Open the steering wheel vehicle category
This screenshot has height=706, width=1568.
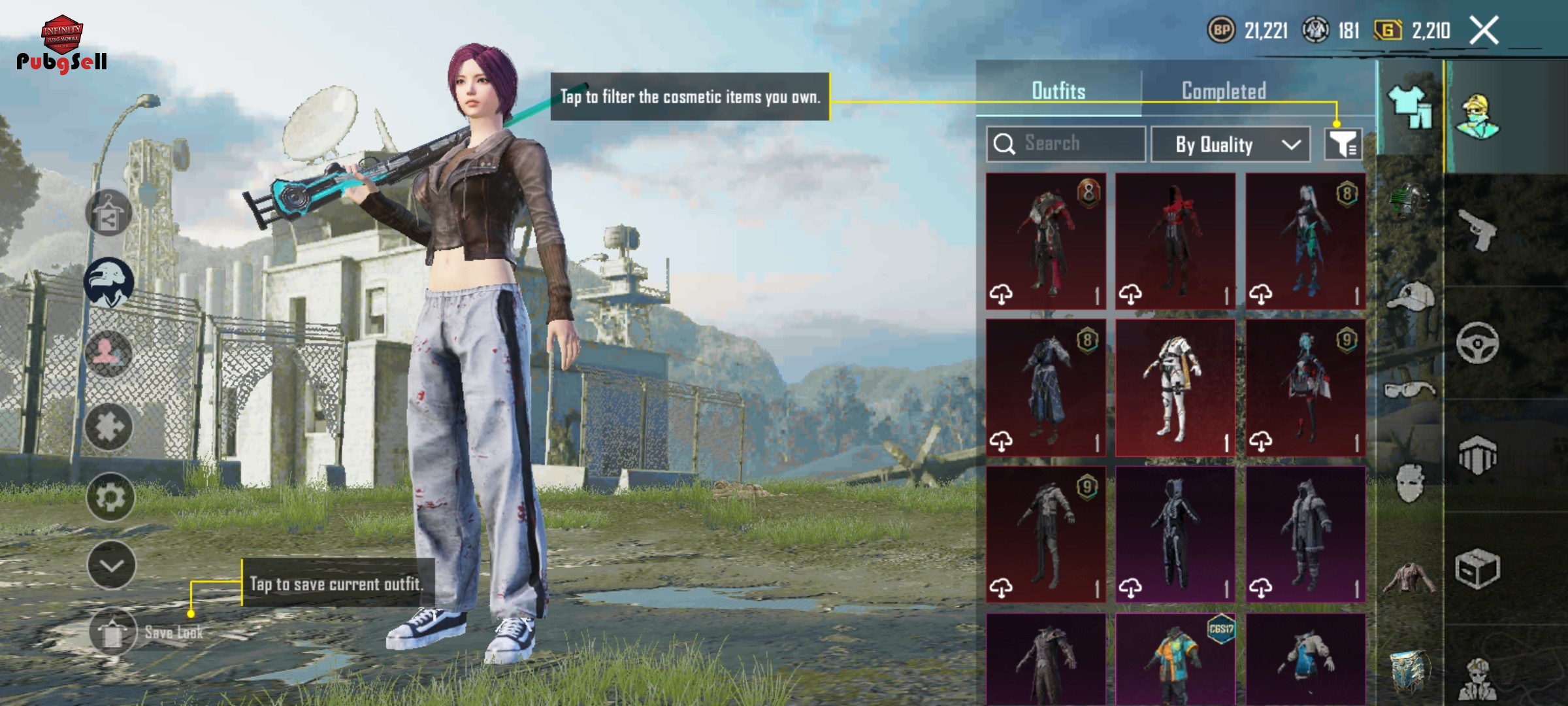point(1478,343)
